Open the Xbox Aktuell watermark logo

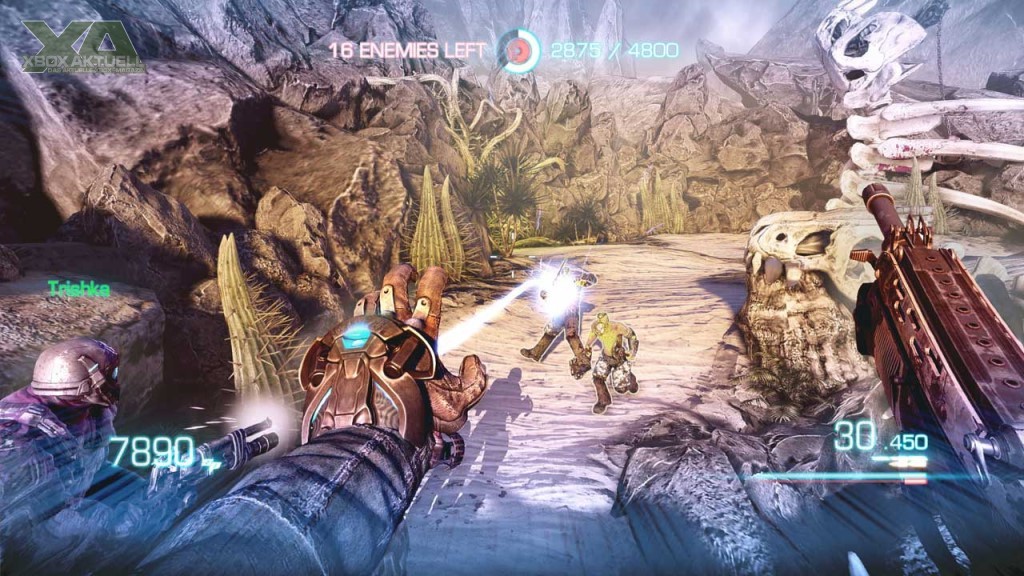point(83,47)
